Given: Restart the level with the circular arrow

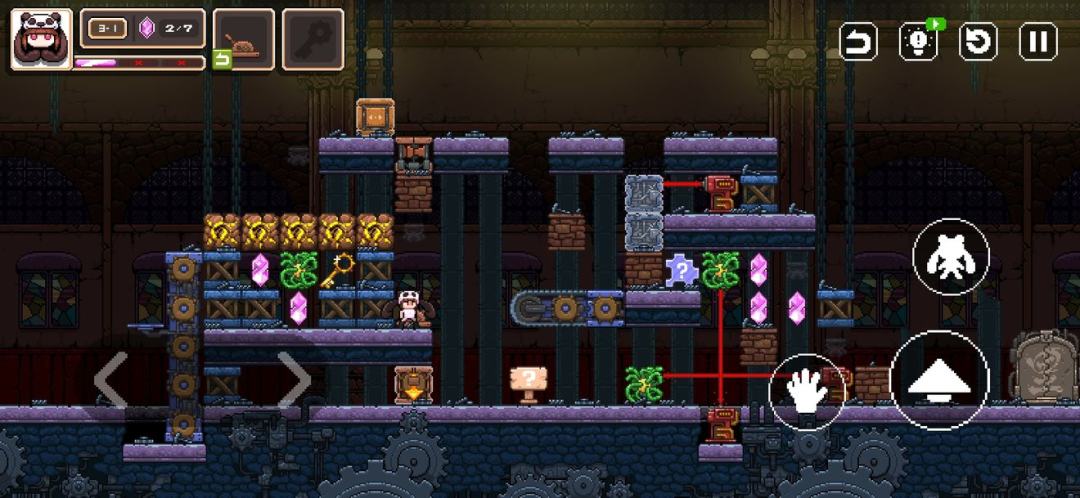Looking at the screenshot, I should (x=978, y=42).
